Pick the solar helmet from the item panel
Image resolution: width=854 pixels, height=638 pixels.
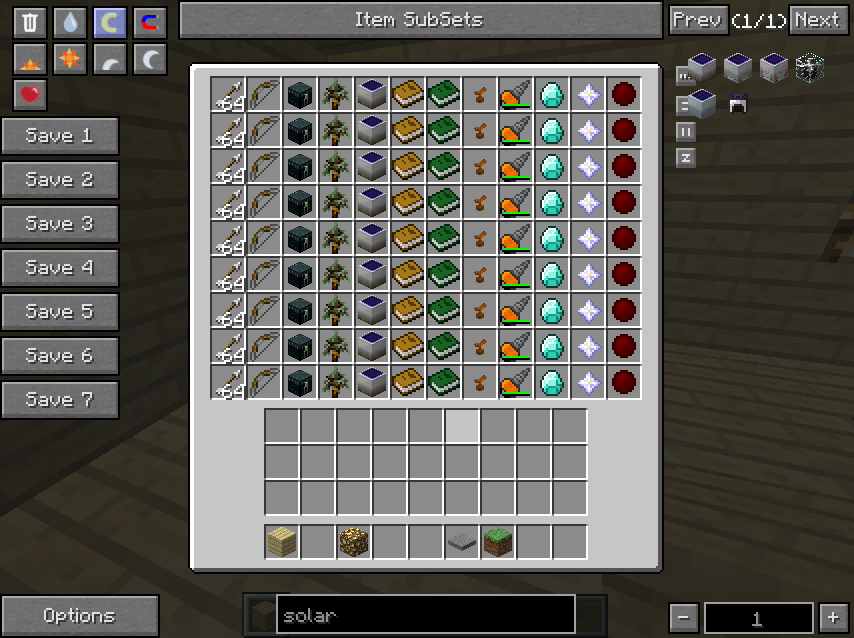[x=739, y=103]
